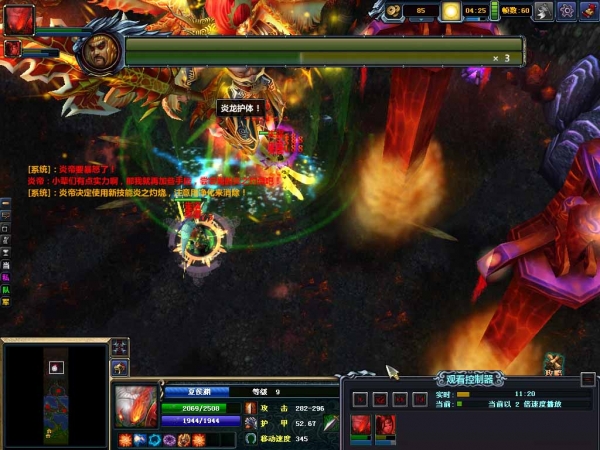Viewport: 600px width, 450px height.
Task: Click the small red unit icon below the top-left portrait
Action: pos(12,48)
